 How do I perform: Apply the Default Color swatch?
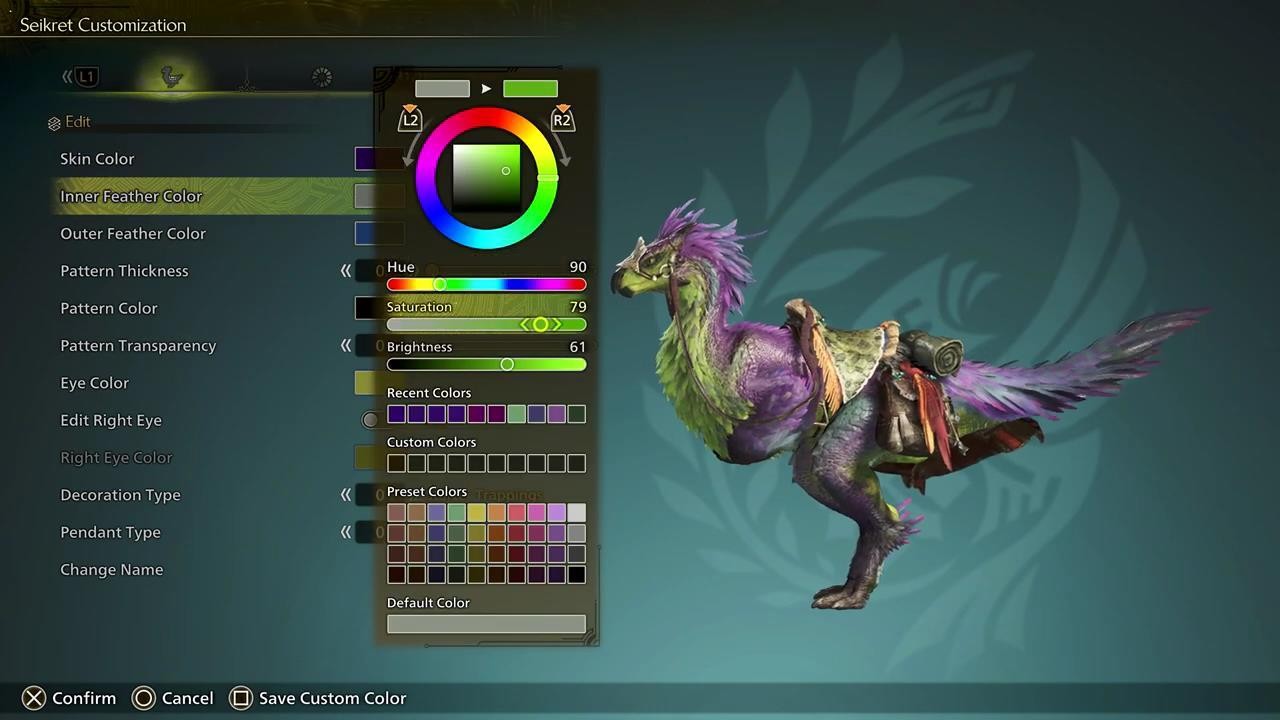point(486,624)
